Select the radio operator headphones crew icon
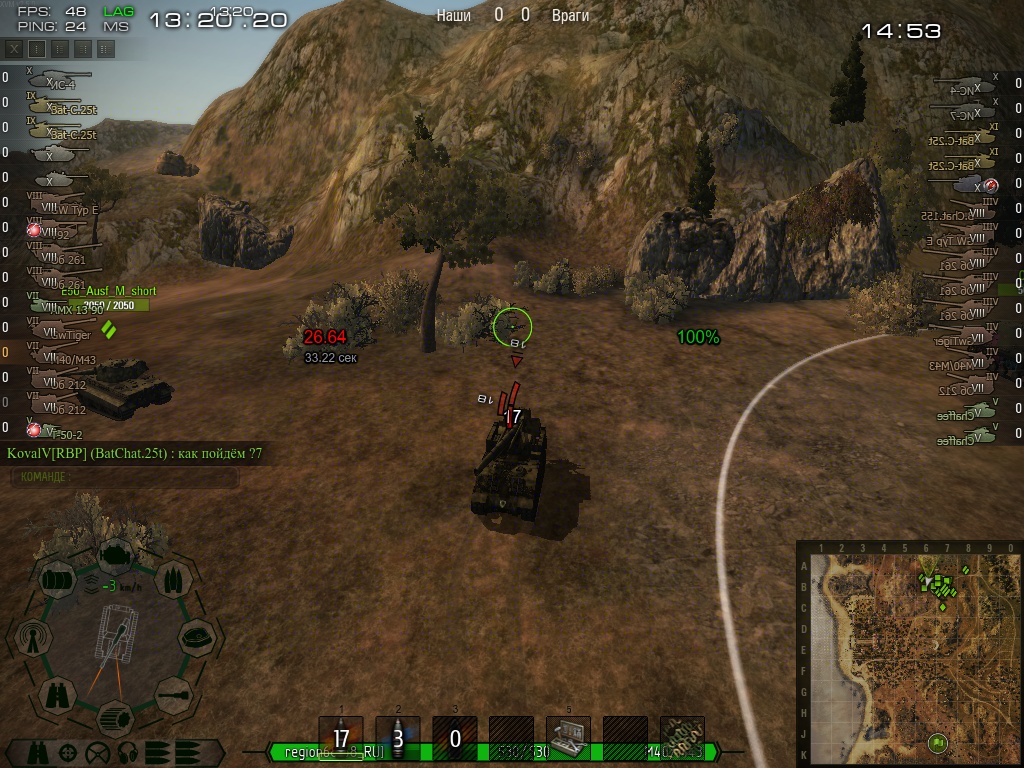This screenshot has width=1024, height=768. (126, 751)
